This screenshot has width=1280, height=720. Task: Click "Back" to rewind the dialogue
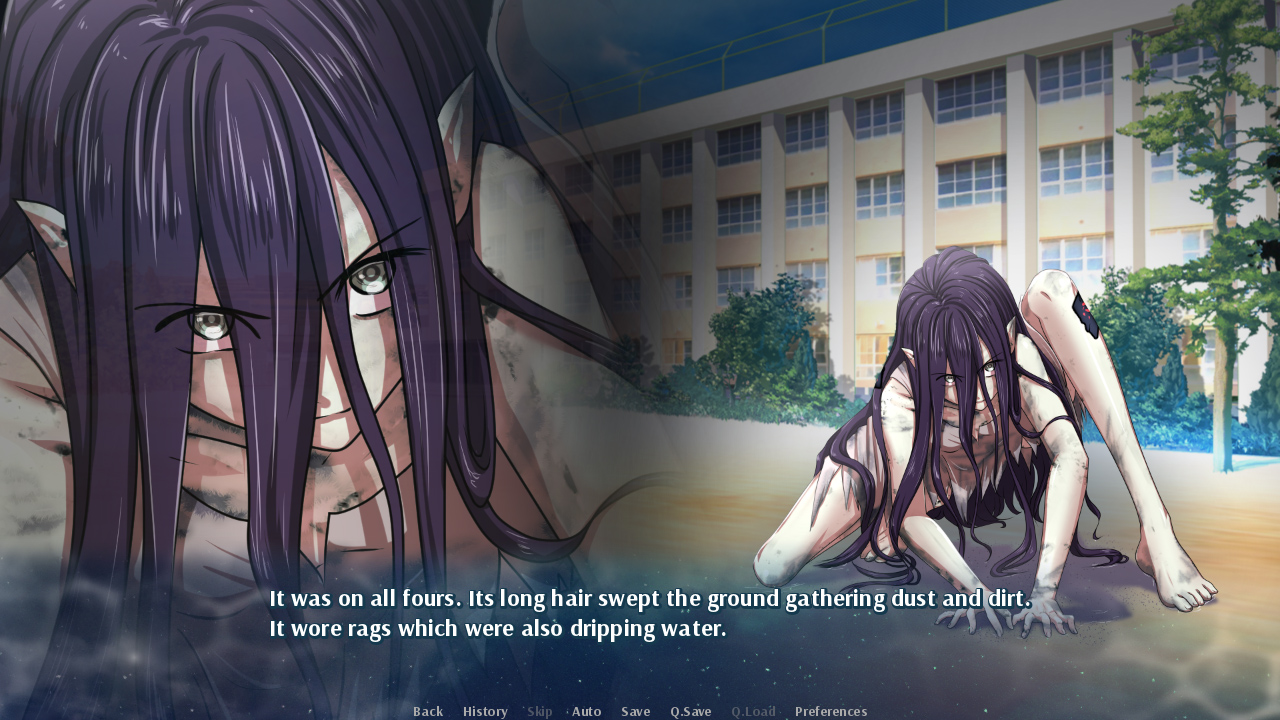coord(427,710)
